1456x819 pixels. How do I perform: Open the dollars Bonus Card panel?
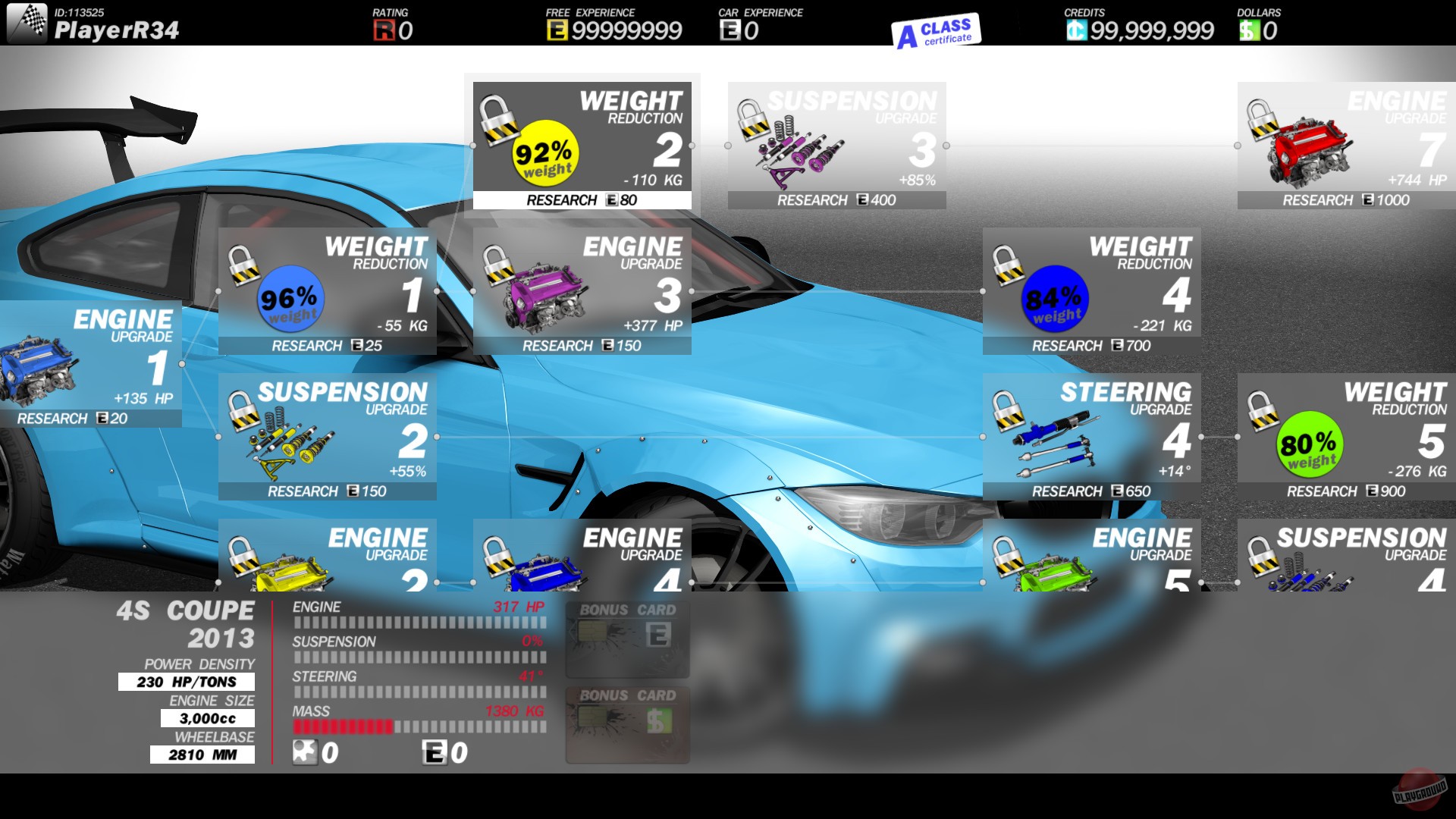click(x=627, y=726)
